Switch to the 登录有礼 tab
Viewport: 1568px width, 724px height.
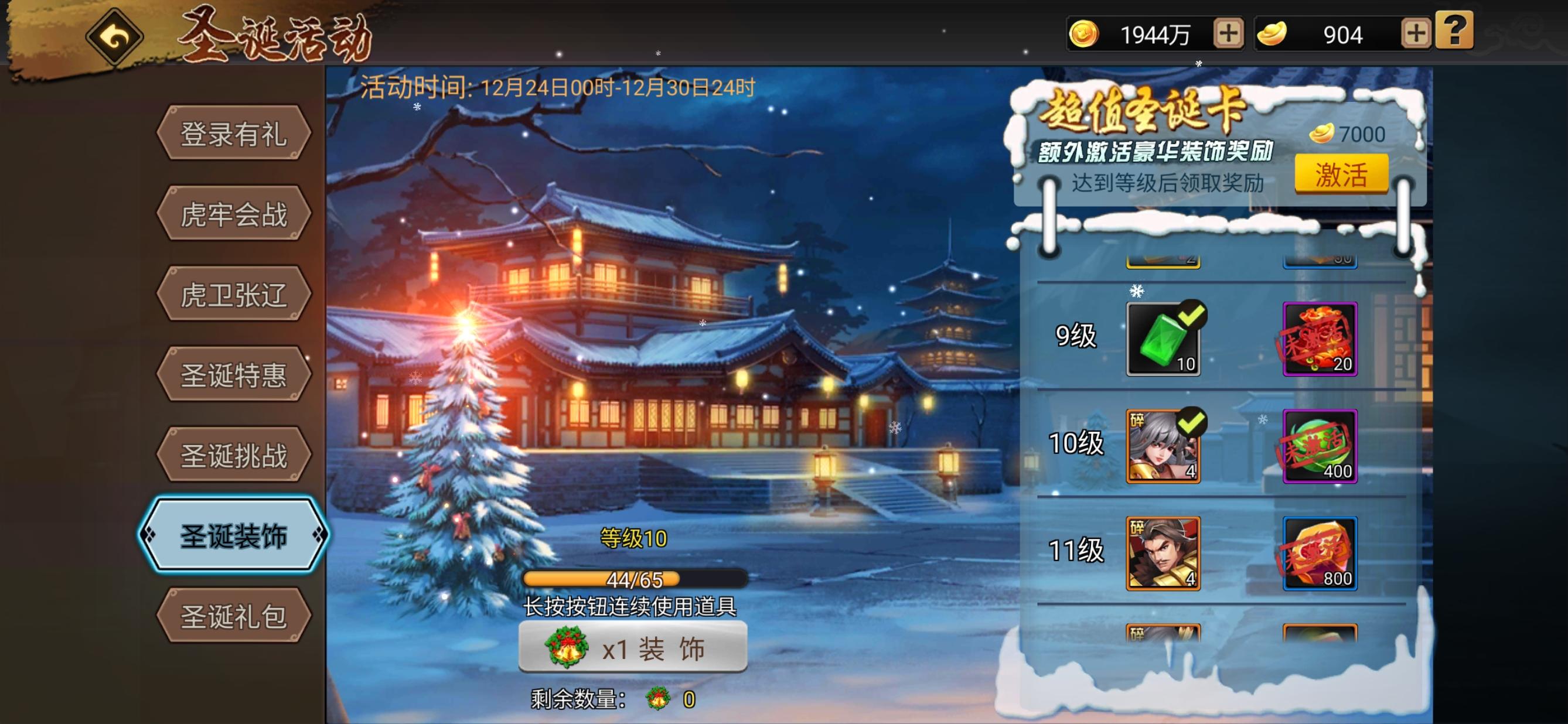(234, 135)
